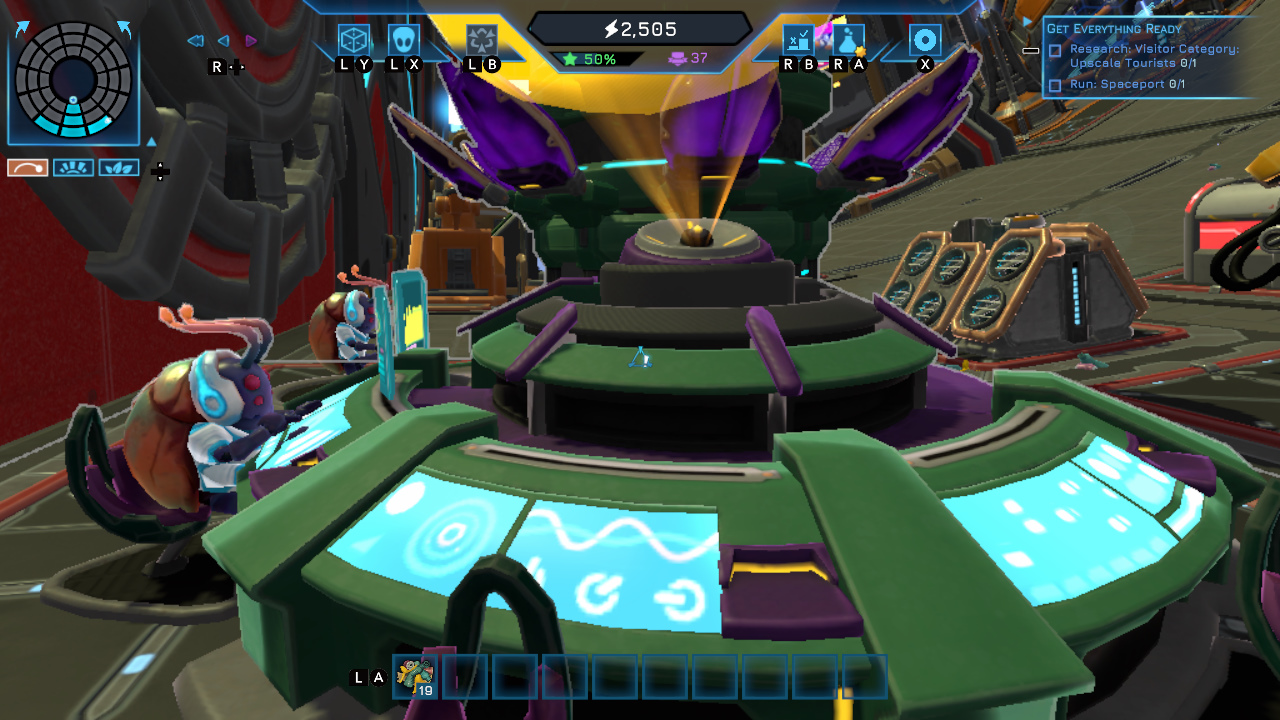Select the alien visitors icon next to LX
The height and width of the screenshot is (720, 1280).
(x=403, y=38)
